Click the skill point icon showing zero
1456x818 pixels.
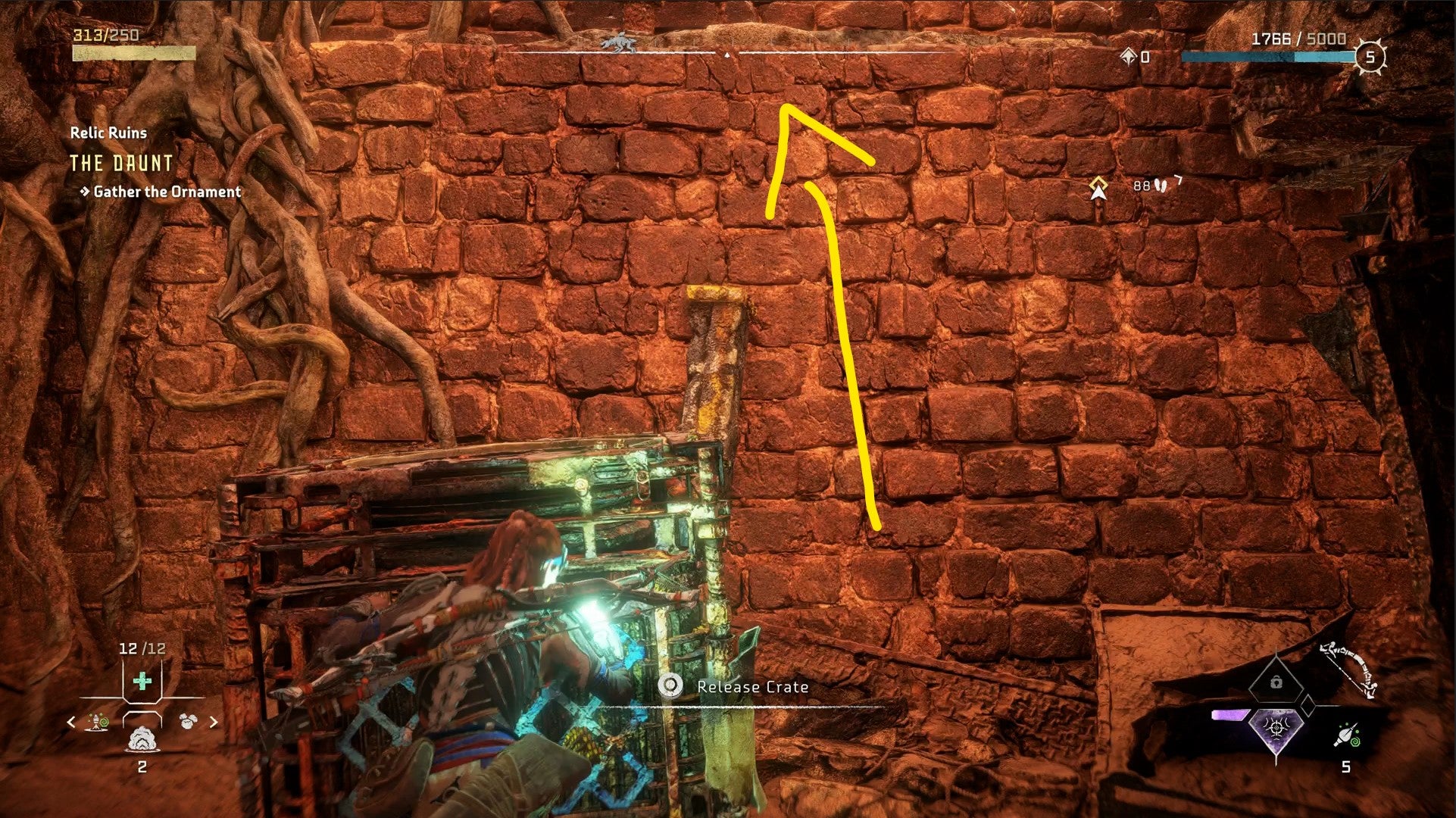click(x=1129, y=55)
